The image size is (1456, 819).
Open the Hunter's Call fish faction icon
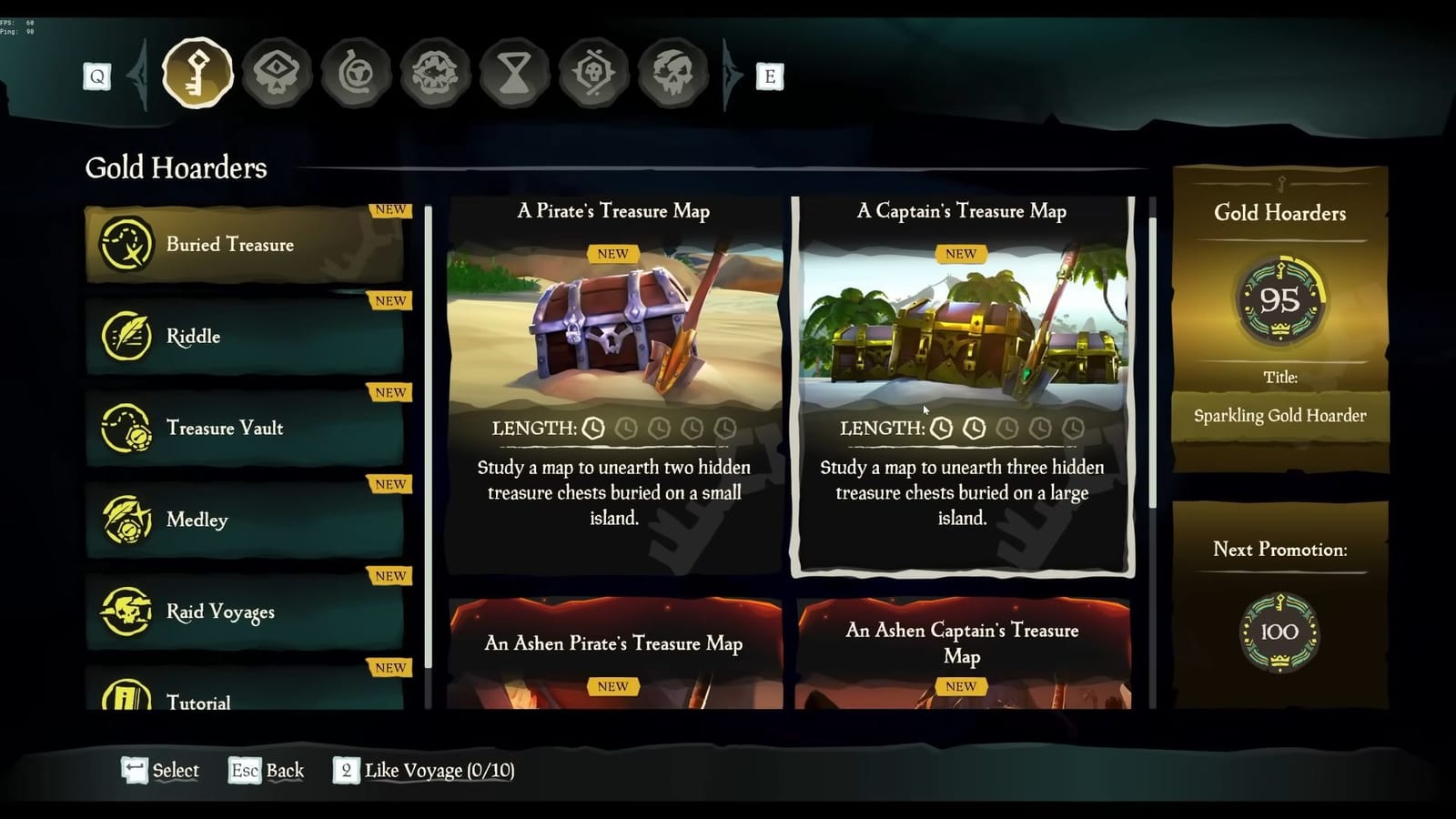pos(435,73)
